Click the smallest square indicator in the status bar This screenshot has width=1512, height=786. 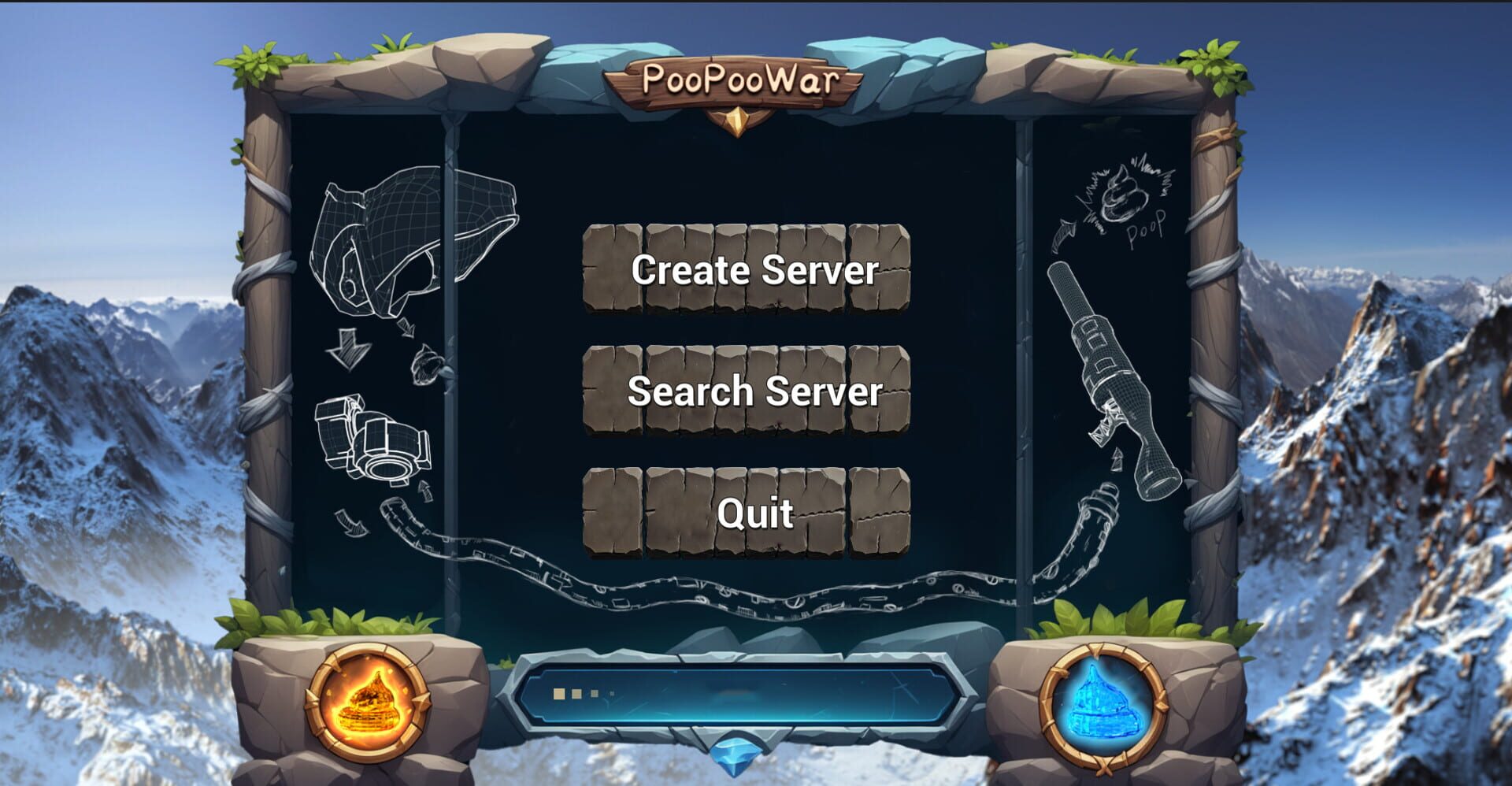coord(612,693)
